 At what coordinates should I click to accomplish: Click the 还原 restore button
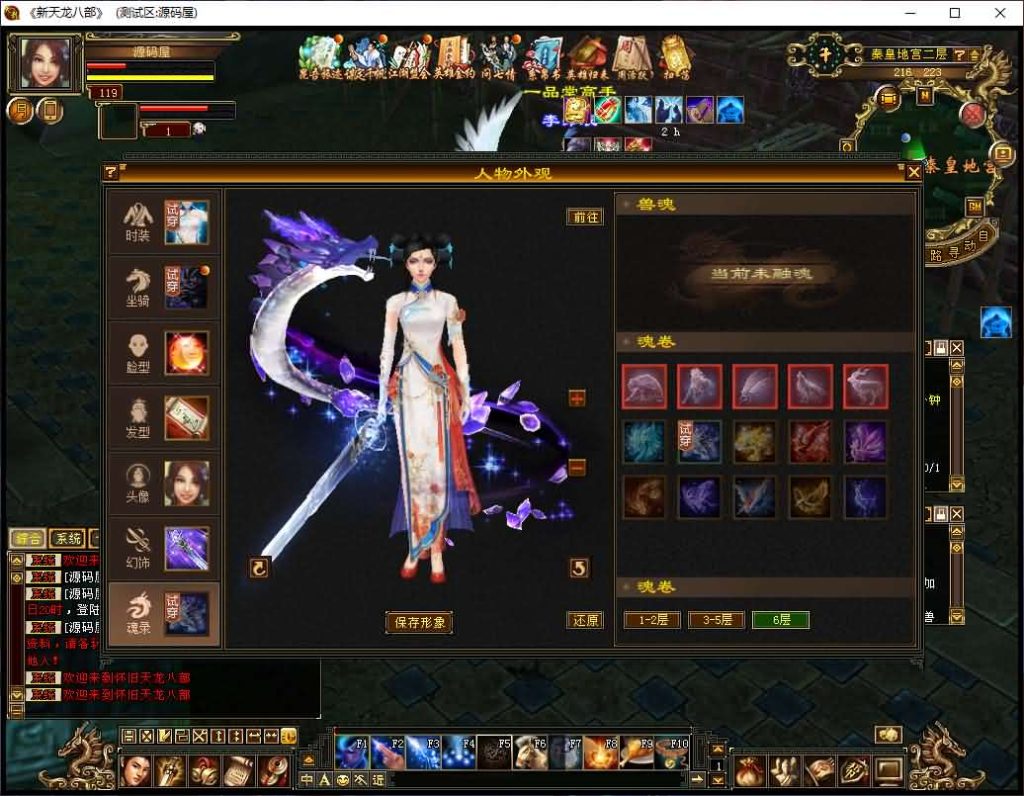[x=585, y=620]
